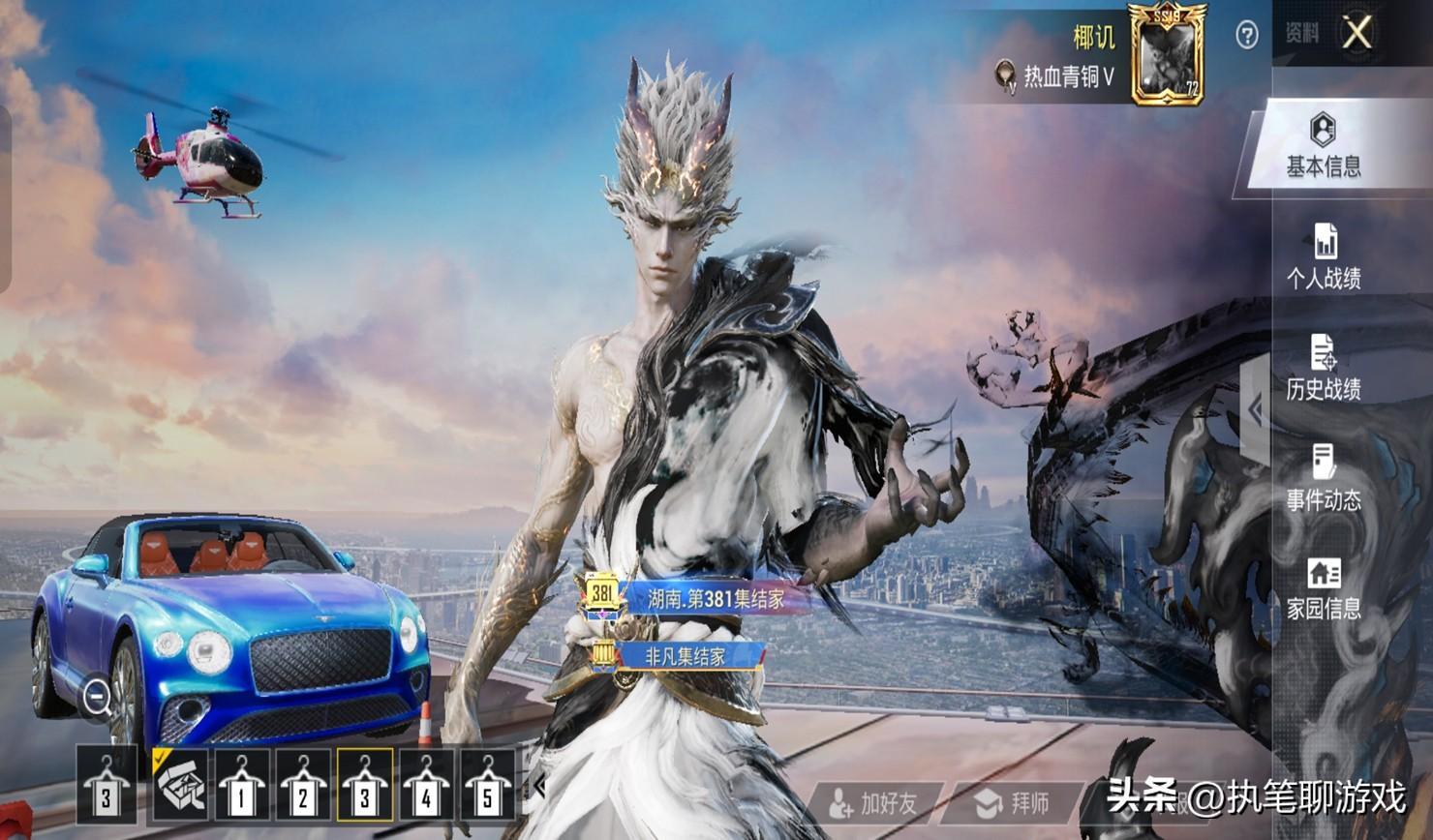Open the 个人战绩 tab
The width and height of the screenshot is (1433, 840).
click(x=1323, y=257)
